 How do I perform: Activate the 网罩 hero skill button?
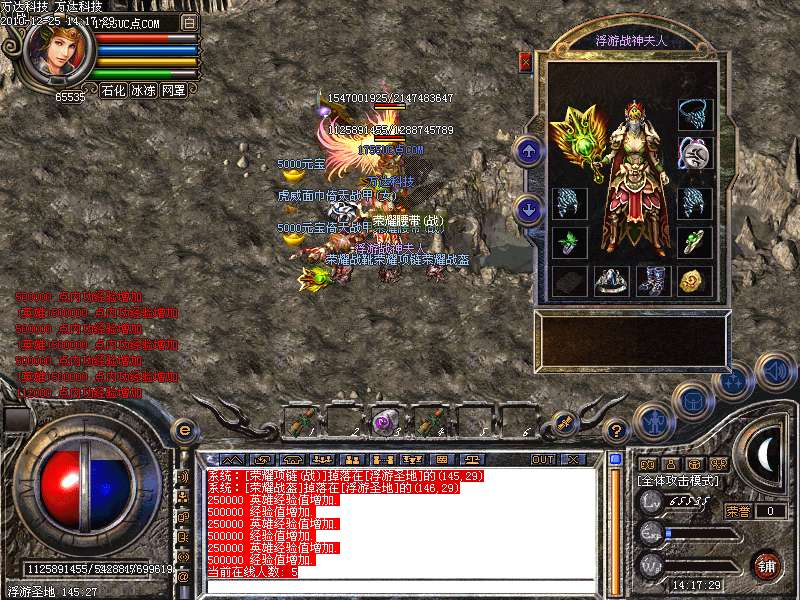tap(173, 90)
